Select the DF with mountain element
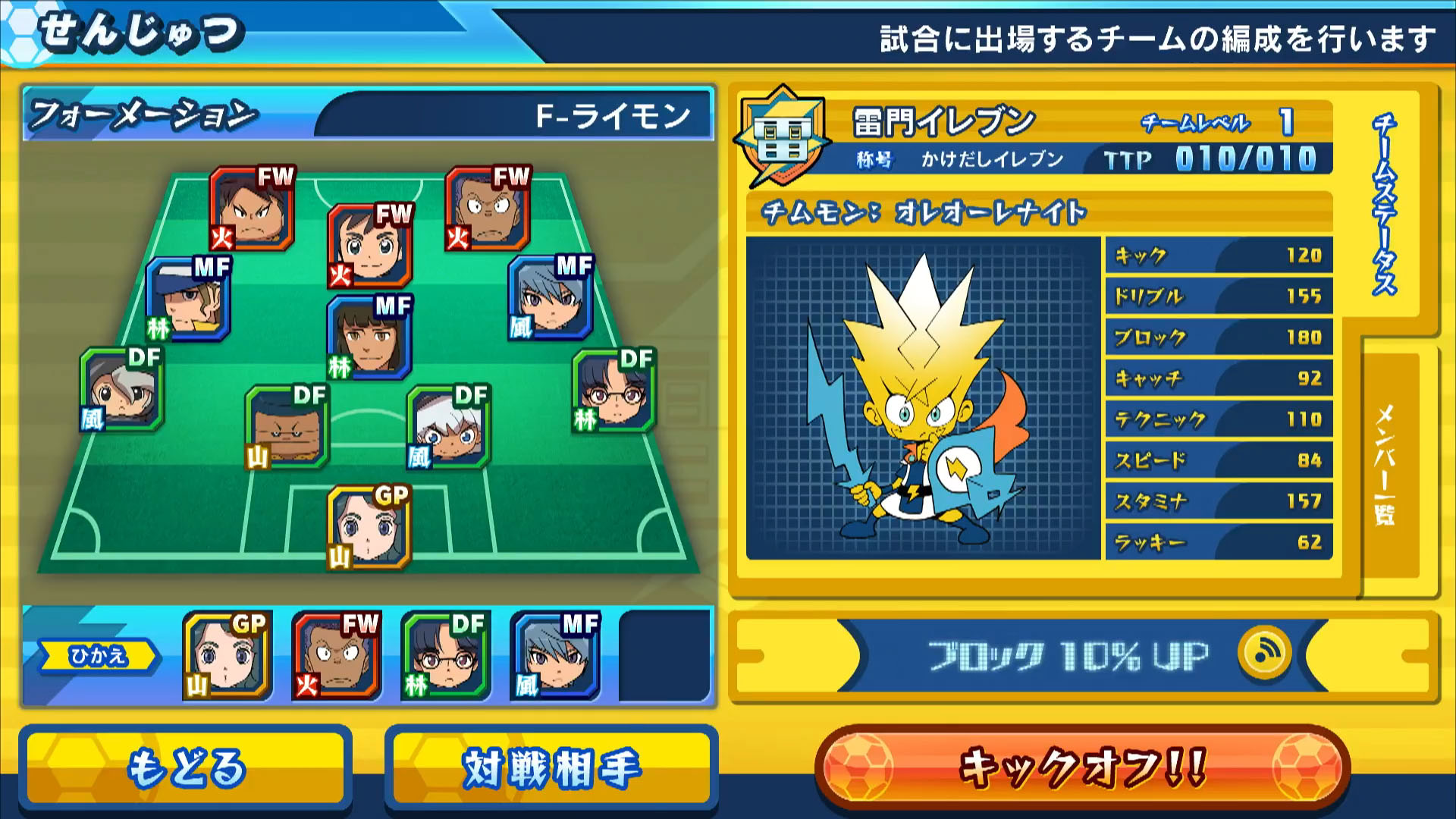Screen dimensions: 1456x819 point(287,427)
